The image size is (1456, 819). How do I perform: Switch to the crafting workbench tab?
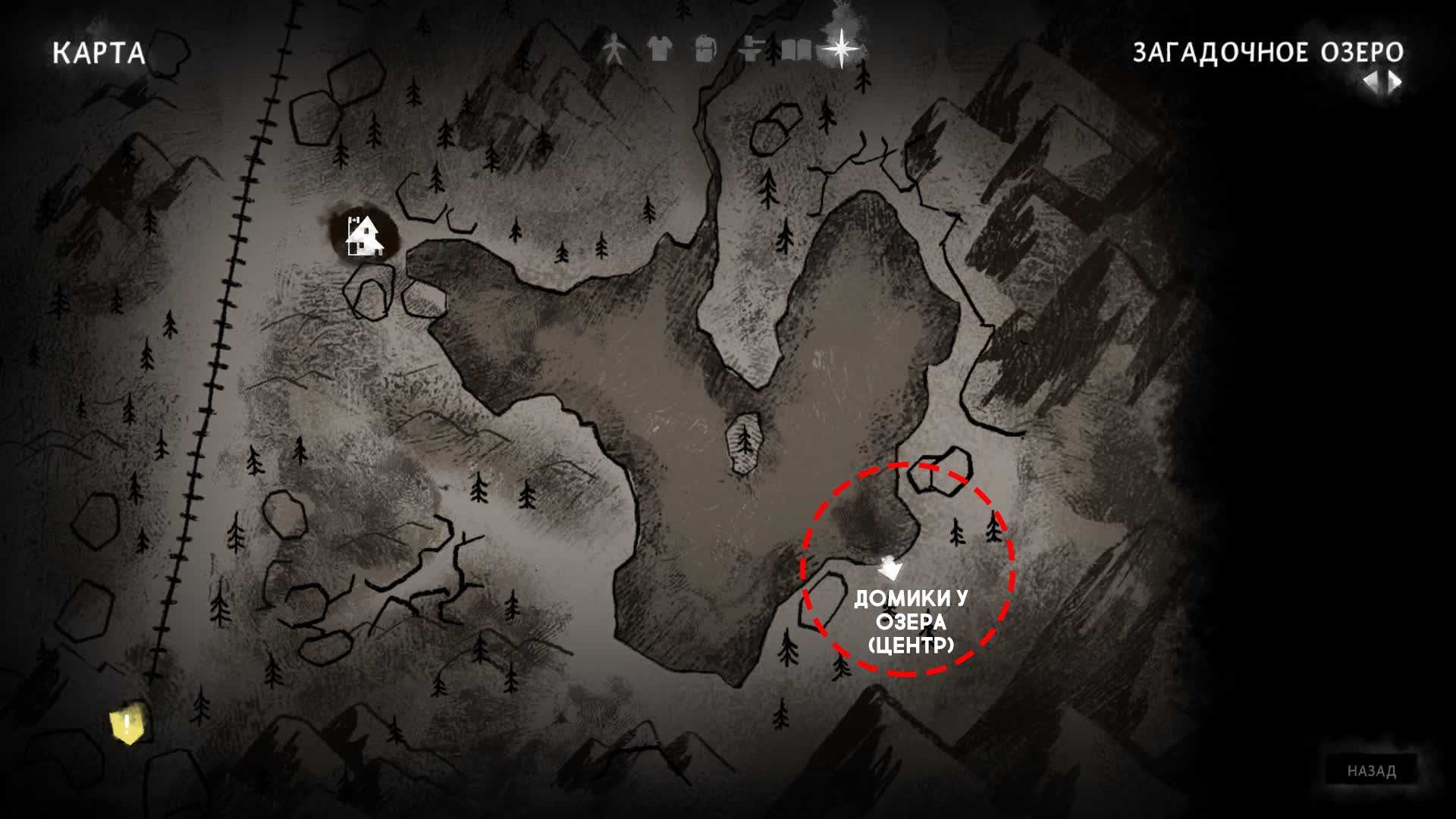[750, 50]
